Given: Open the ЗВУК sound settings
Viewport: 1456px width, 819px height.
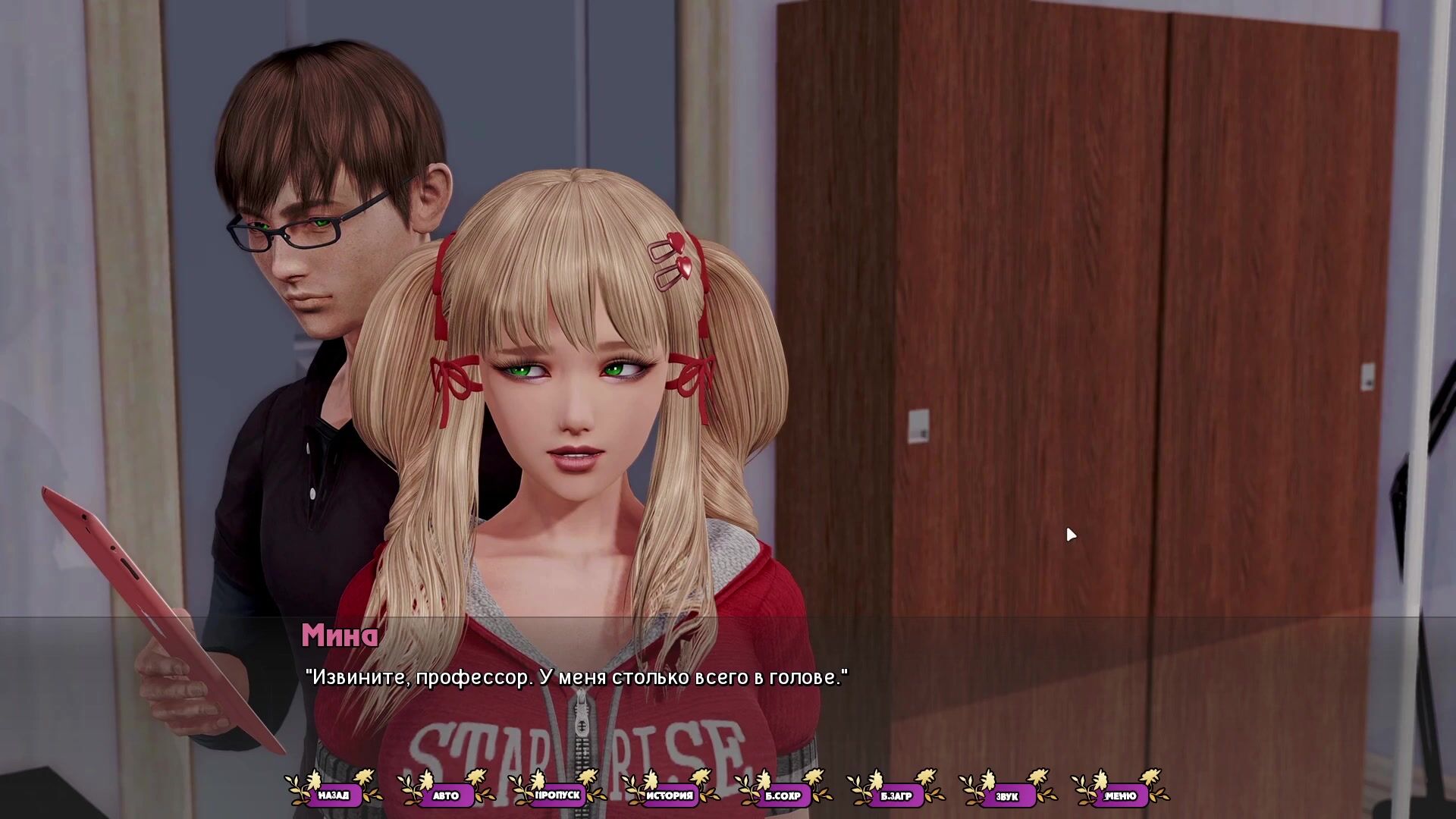Looking at the screenshot, I should 1008,795.
